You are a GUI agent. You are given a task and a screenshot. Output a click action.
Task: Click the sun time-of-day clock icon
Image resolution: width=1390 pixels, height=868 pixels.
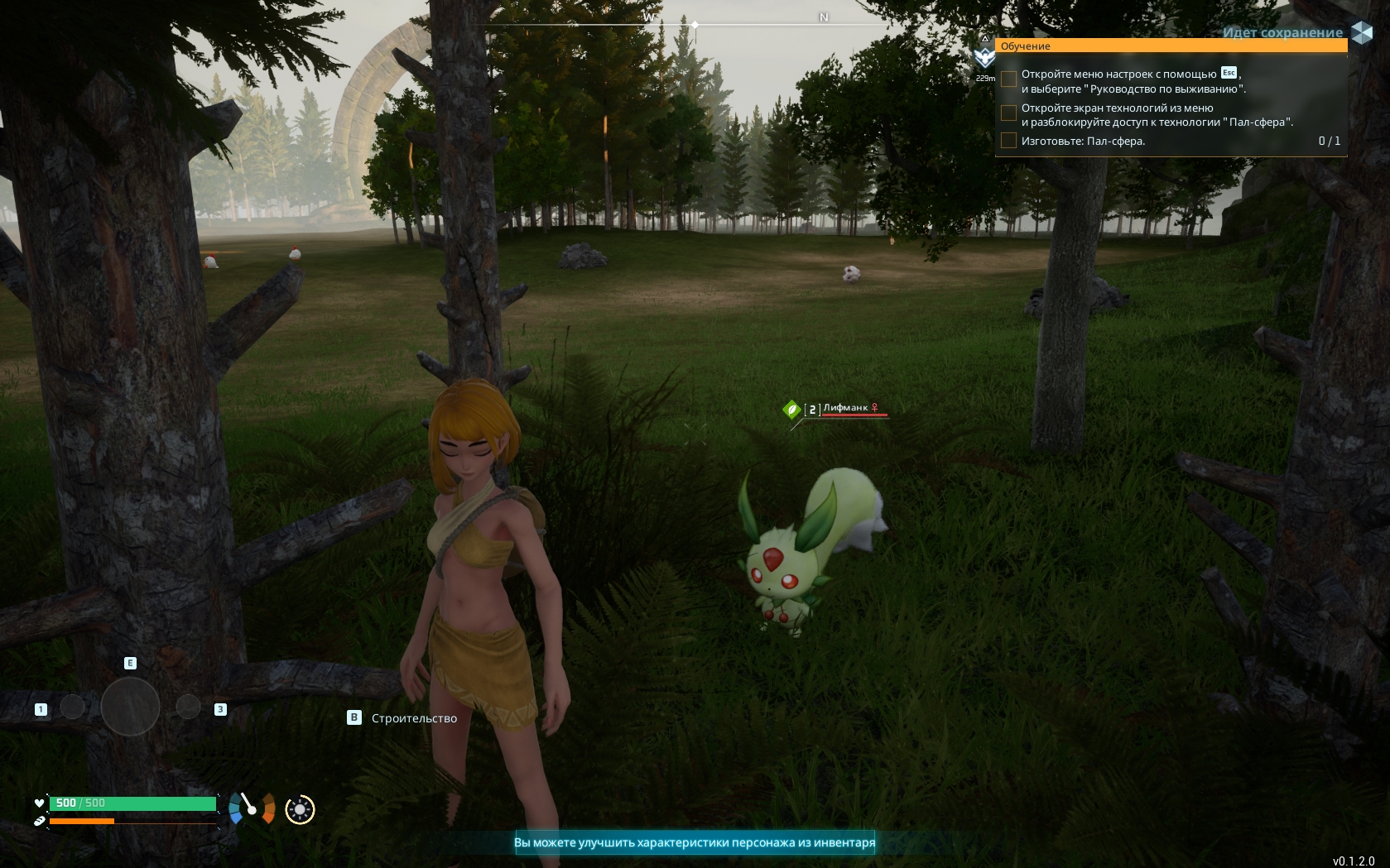tap(300, 809)
